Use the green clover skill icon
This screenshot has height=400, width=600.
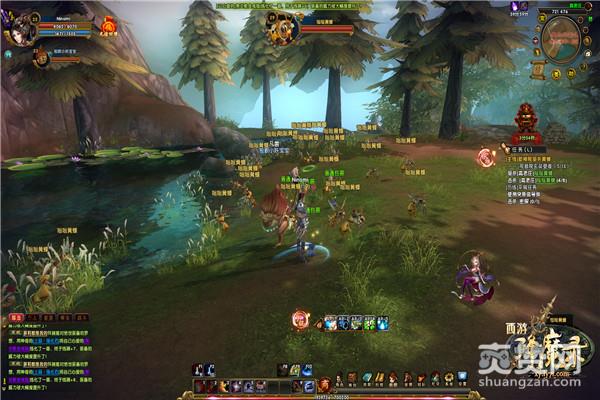[369, 323]
